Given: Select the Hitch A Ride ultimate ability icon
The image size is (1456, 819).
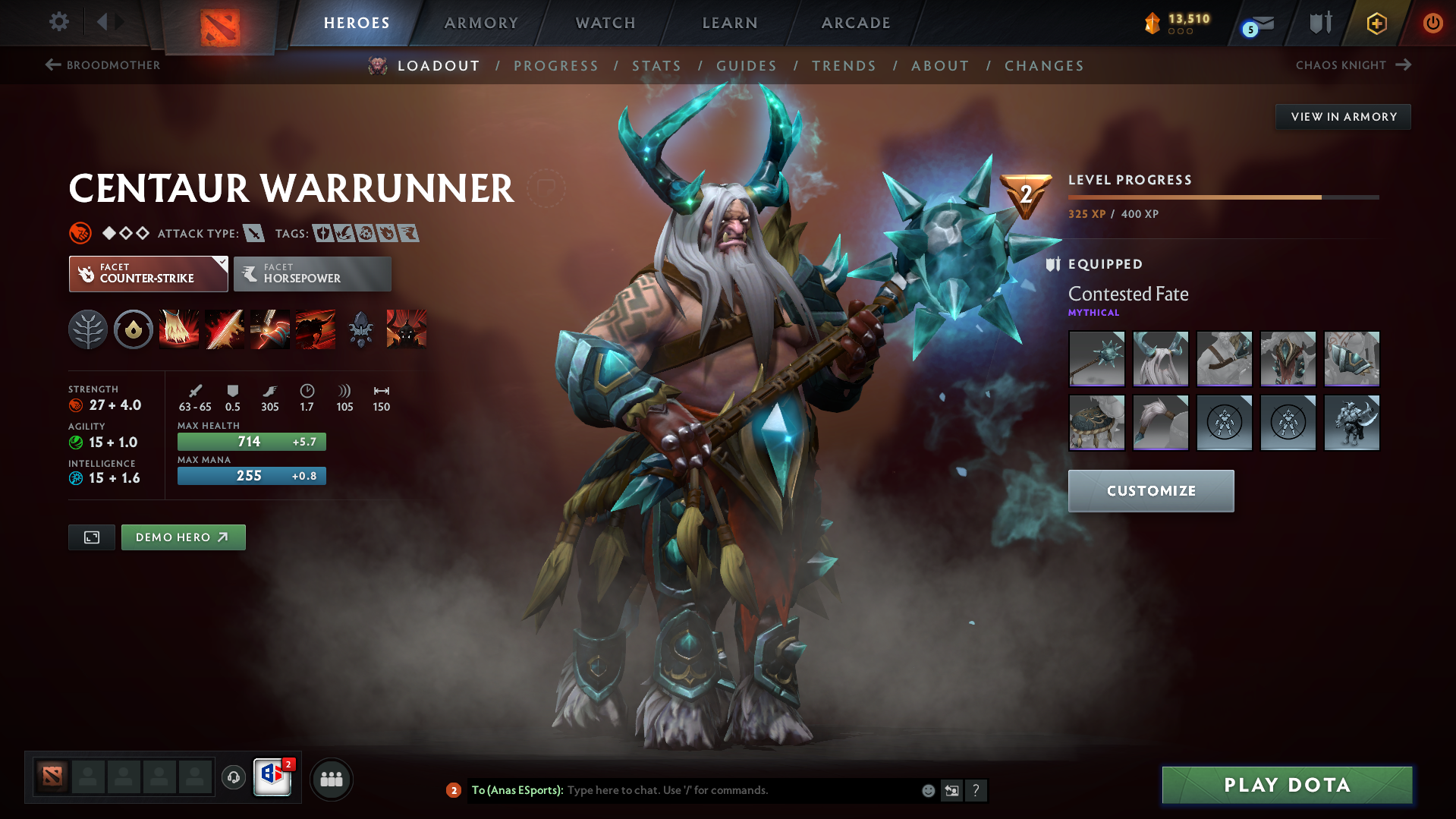Looking at the screenshot, I should 406,329.
